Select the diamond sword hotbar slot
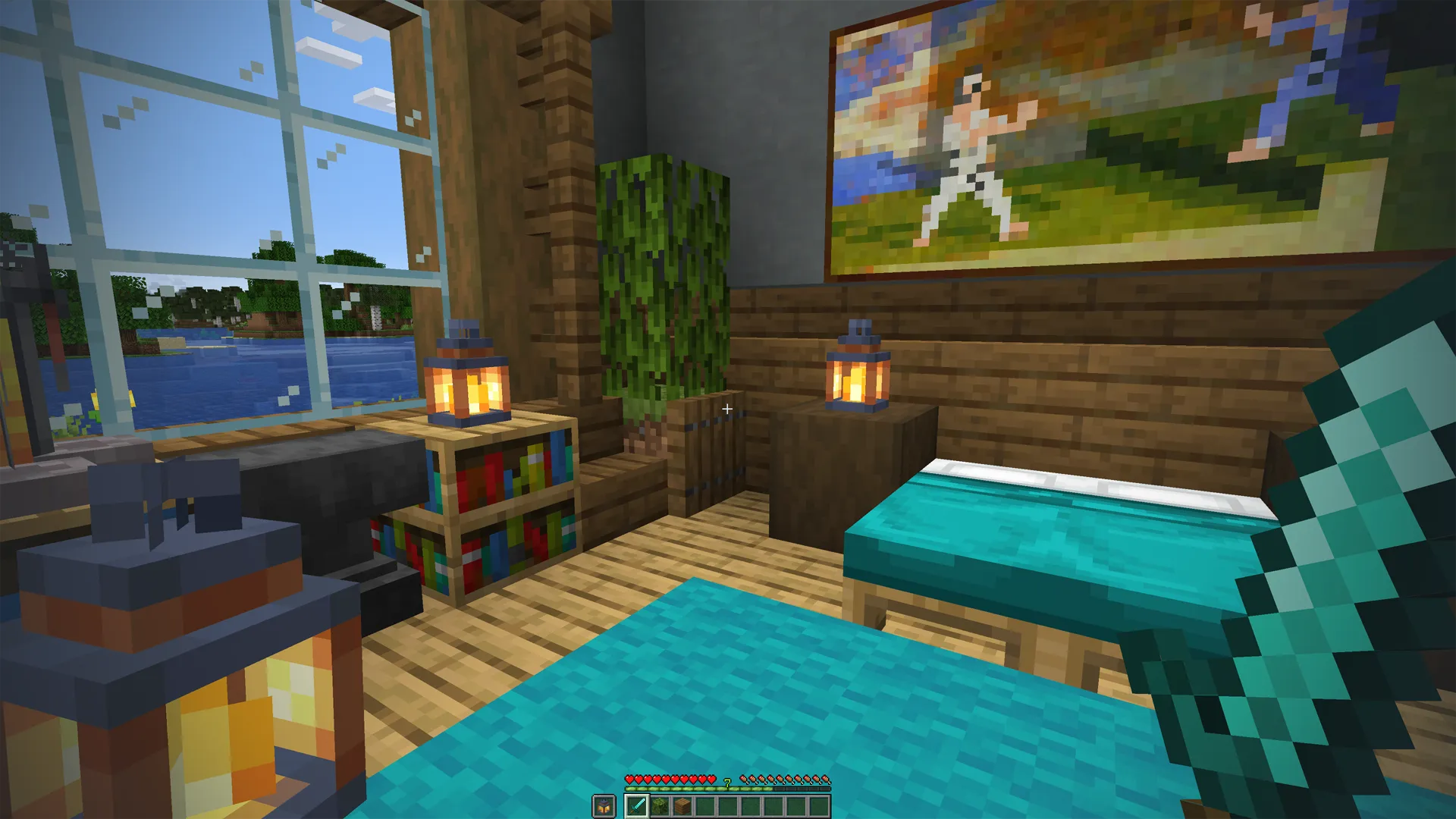 pyautogui.click(x=637, y=806)
